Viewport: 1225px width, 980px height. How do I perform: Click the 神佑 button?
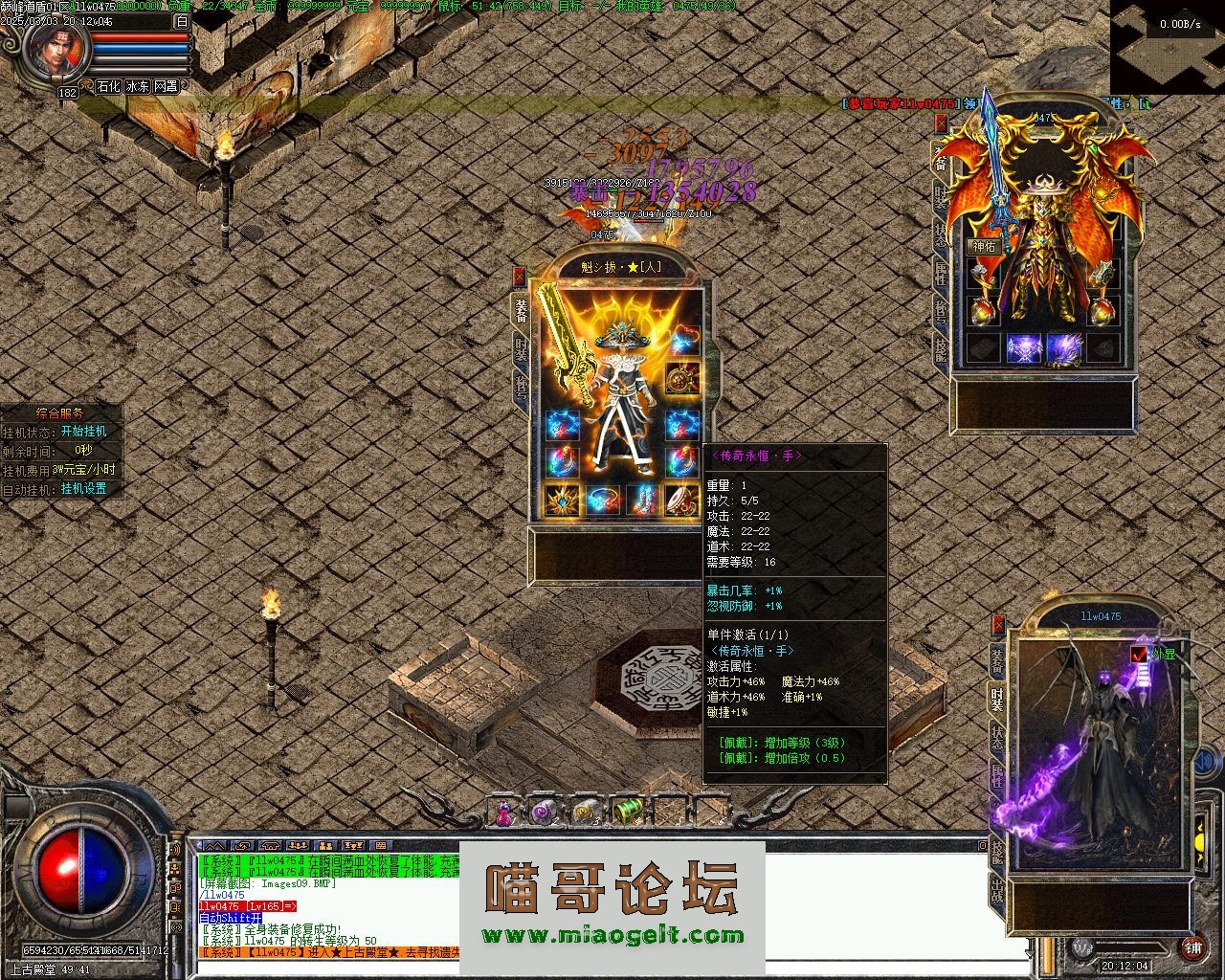984,246
